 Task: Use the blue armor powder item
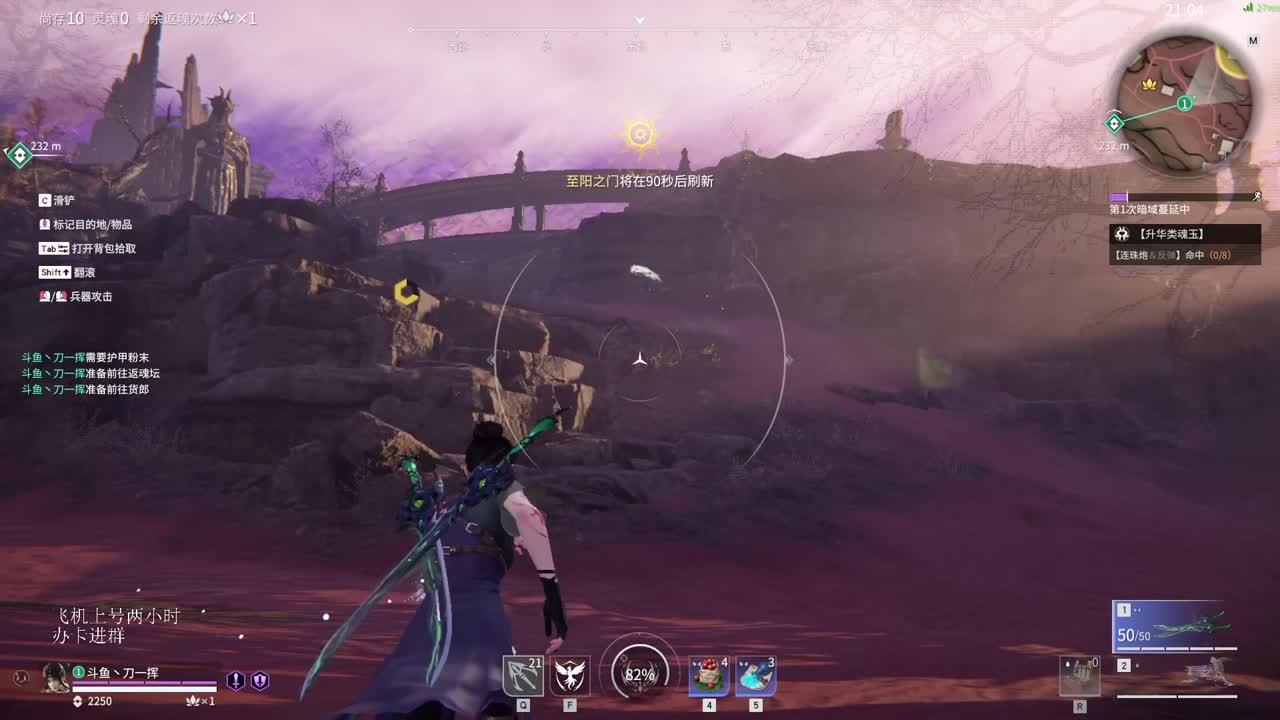pos(756,676)
